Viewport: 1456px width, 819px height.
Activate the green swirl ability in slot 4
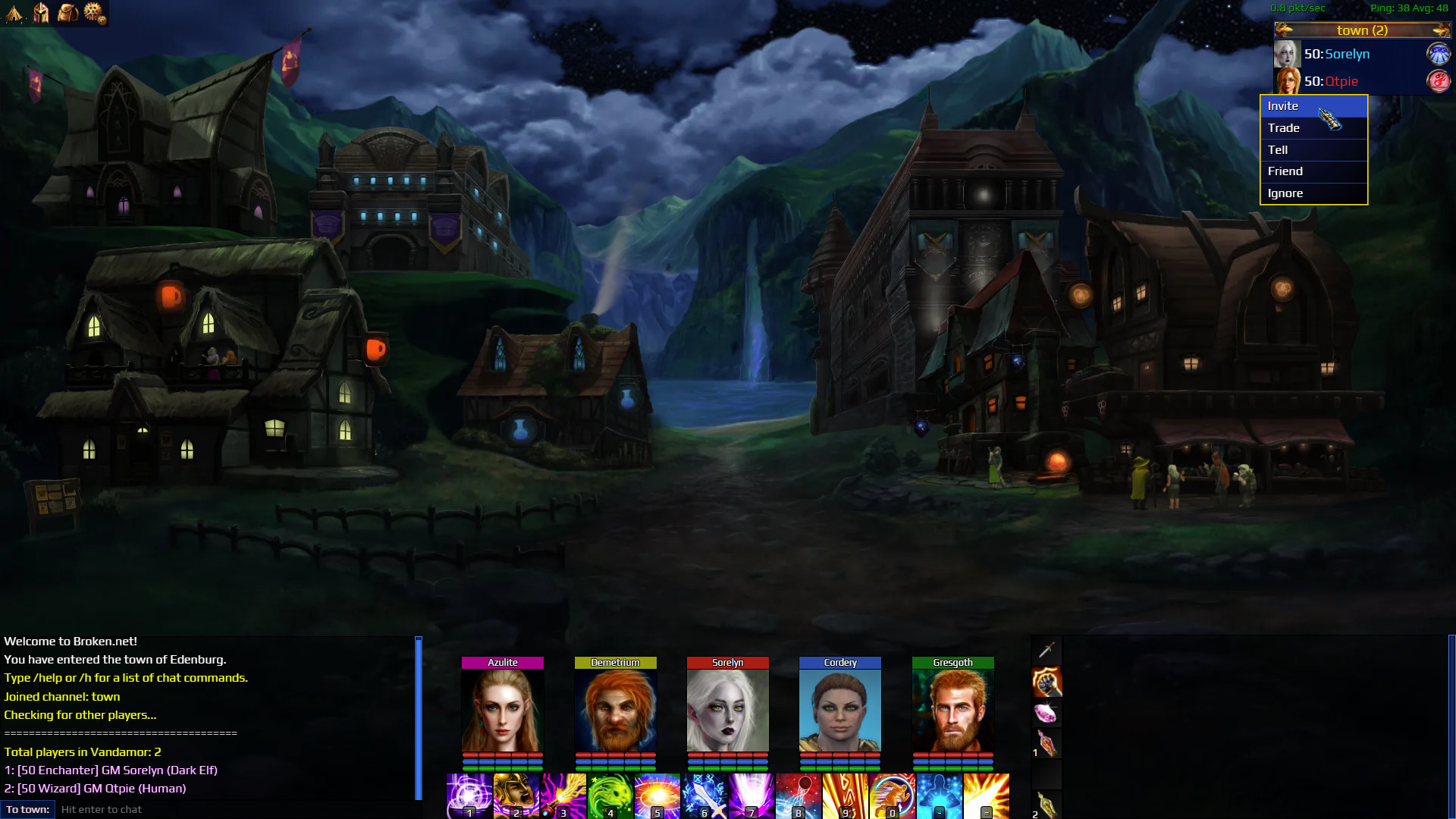tap(610, 796)
